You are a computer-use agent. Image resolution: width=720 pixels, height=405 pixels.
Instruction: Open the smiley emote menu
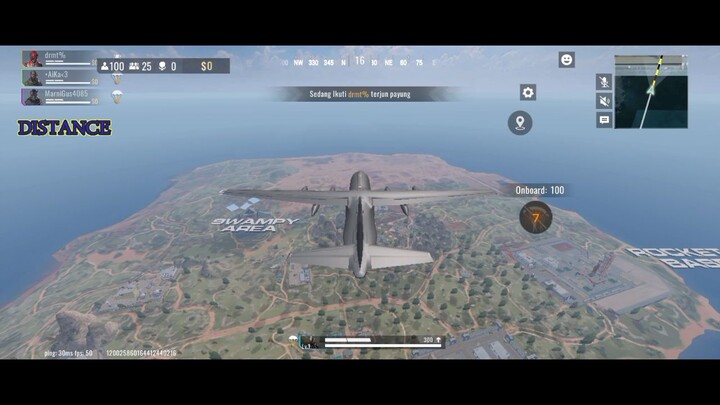coord(566,60)
